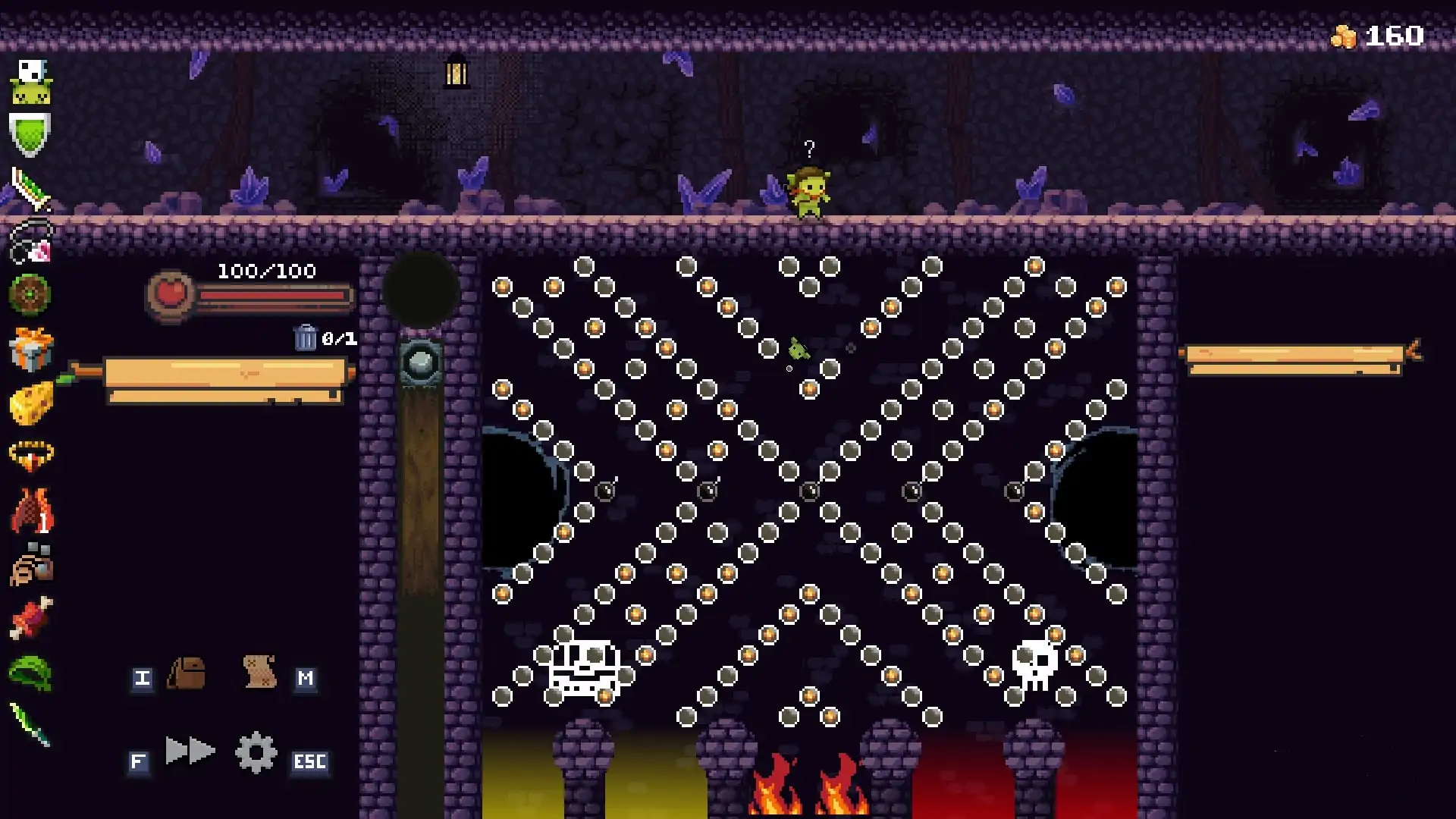
Task: Select the gift box relic
Action: 31,349
